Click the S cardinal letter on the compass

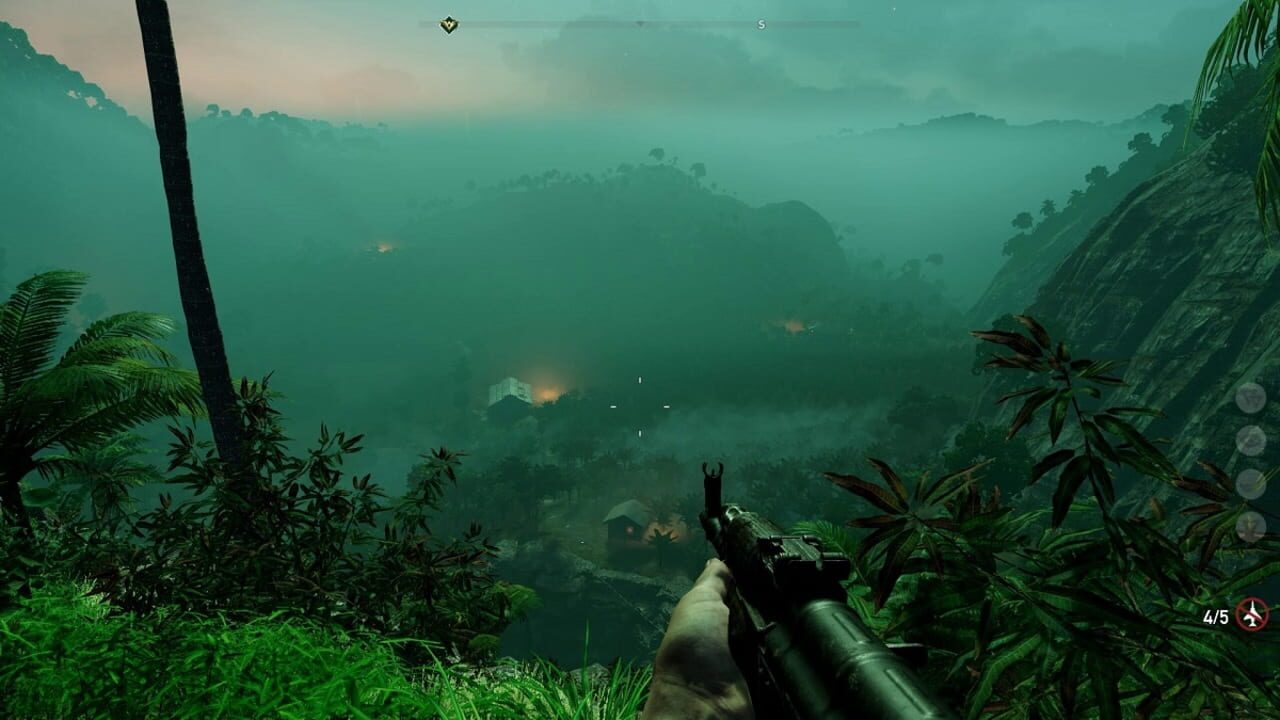pos(761,23)
